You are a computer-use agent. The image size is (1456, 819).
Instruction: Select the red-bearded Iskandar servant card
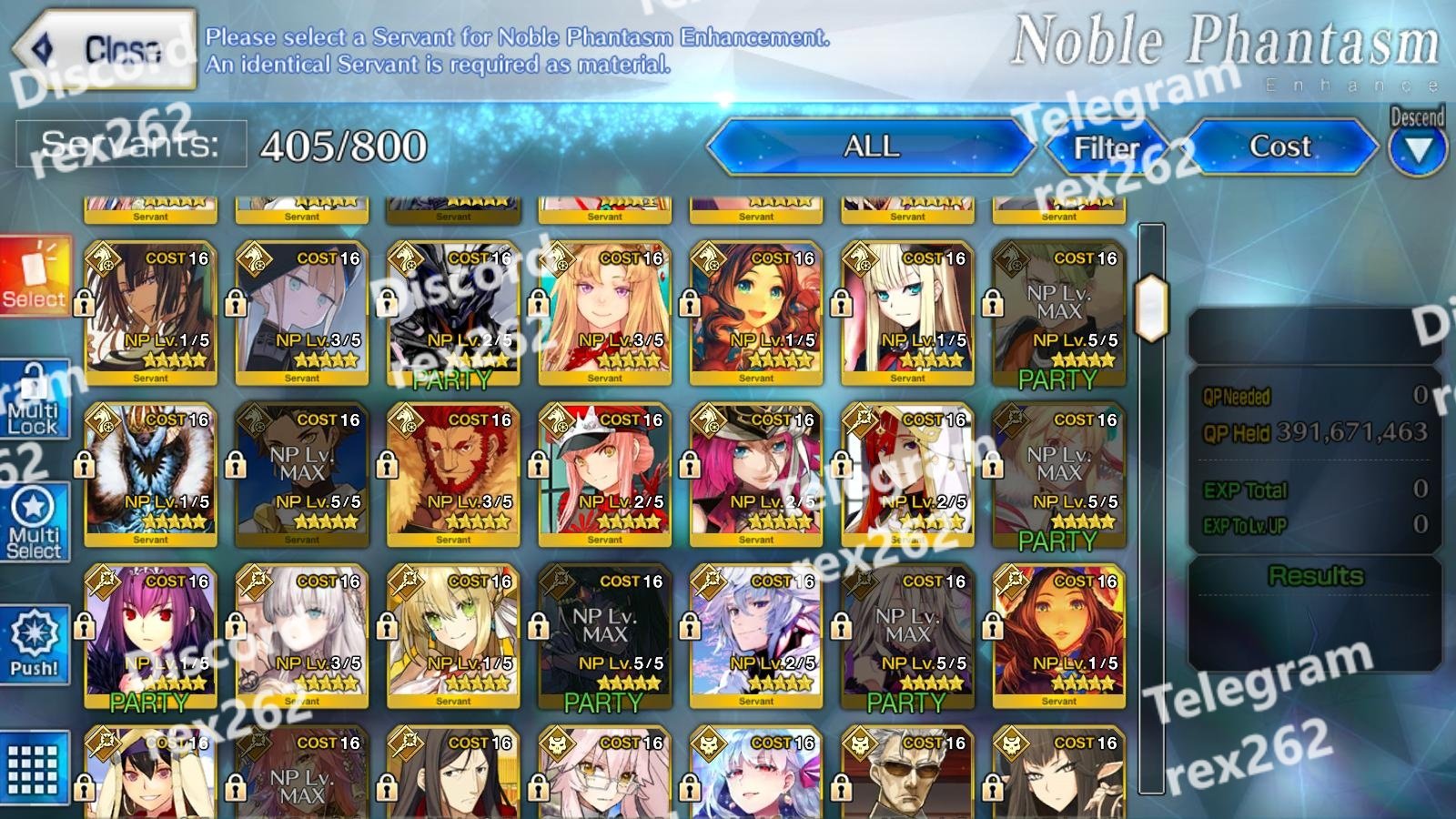453,473
